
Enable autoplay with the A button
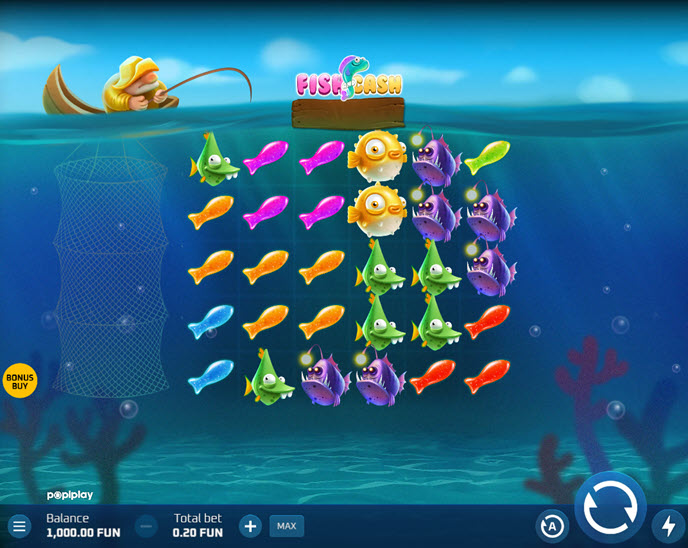click(551, 525)
